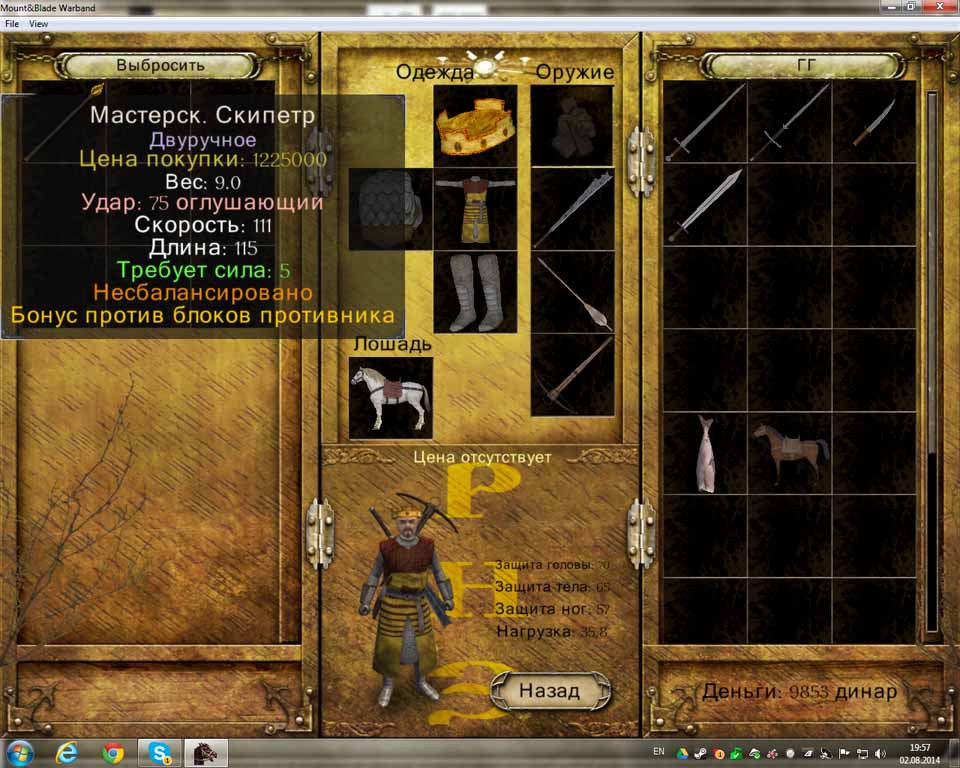Open Google Chrome from the taskbar

pos(112,751)
